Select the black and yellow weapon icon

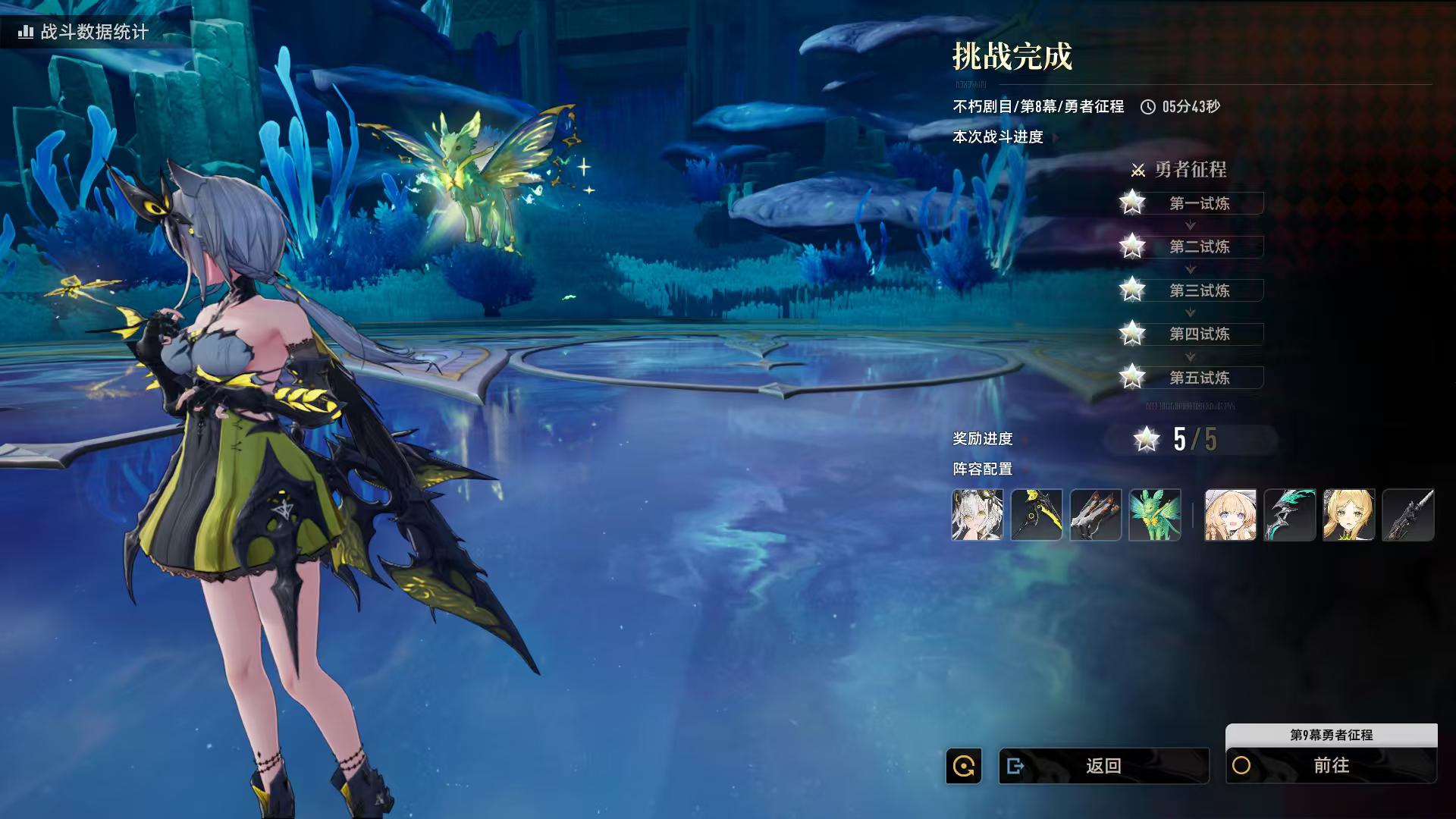1037,515
